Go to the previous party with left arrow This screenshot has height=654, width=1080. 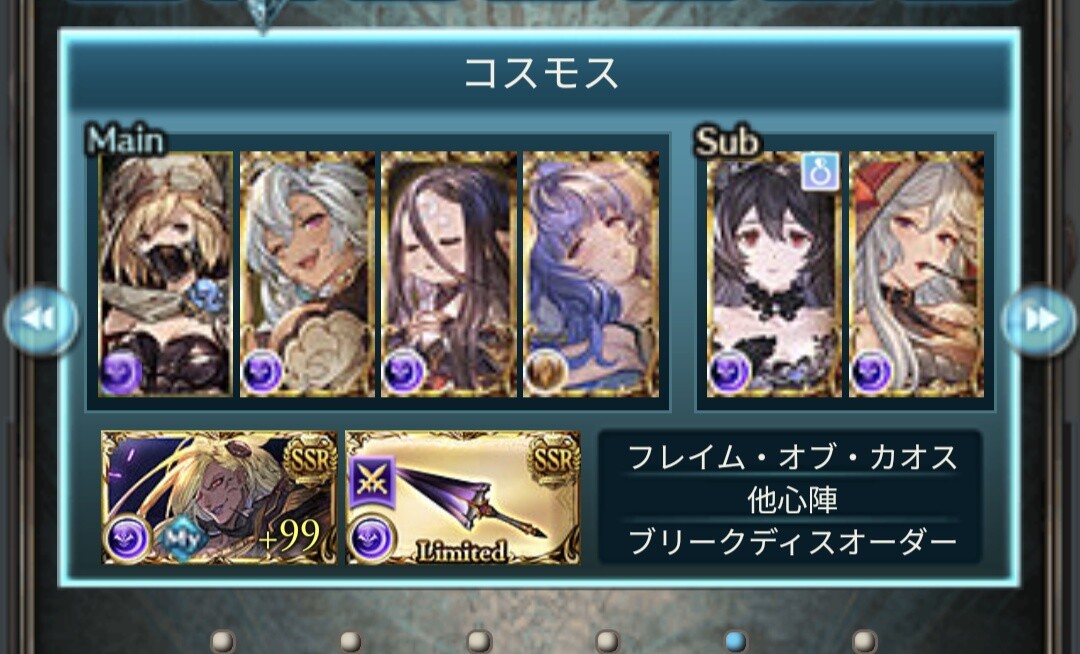[x=42, y=320]
